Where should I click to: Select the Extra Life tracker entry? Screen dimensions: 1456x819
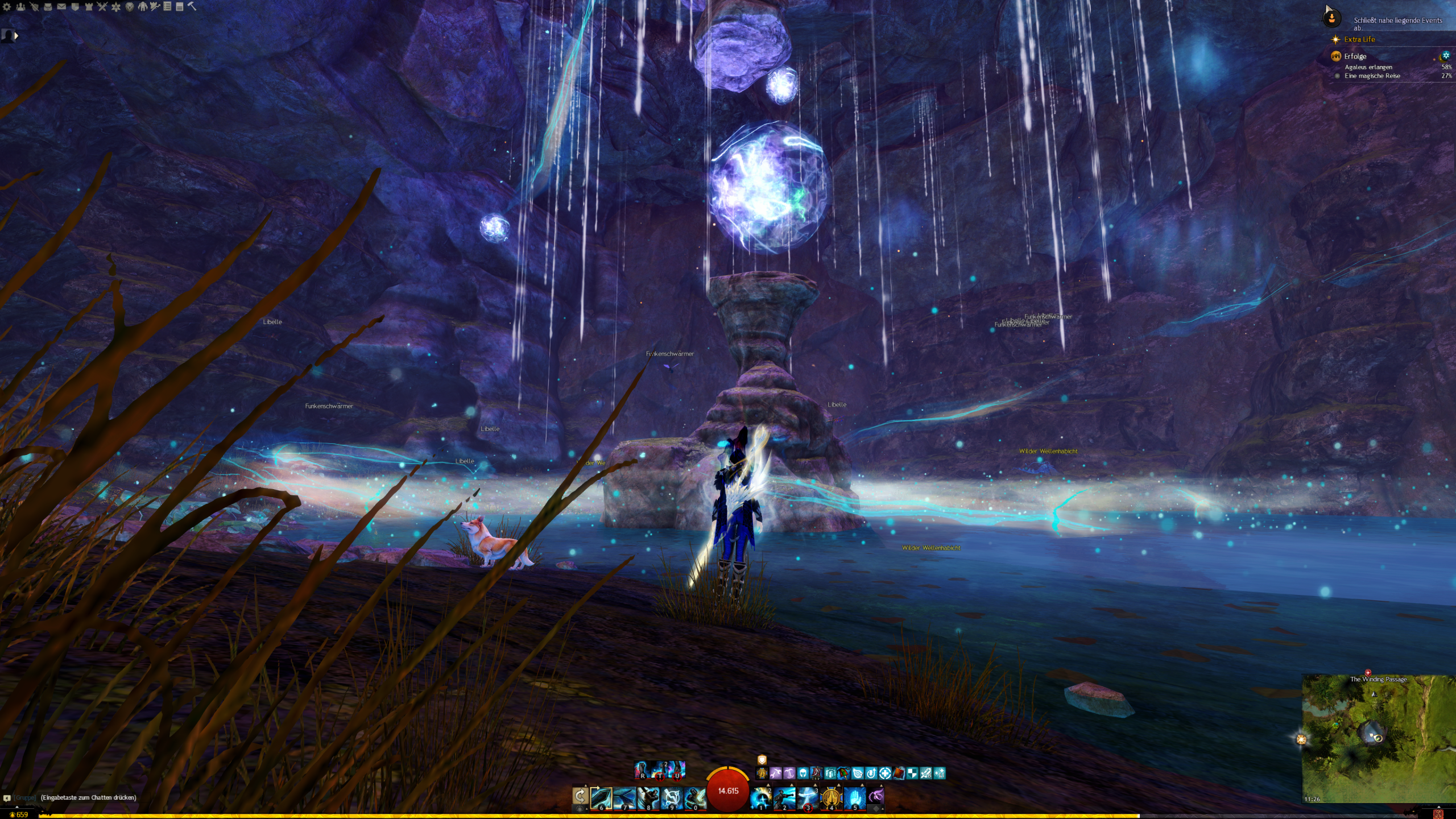1359,39
